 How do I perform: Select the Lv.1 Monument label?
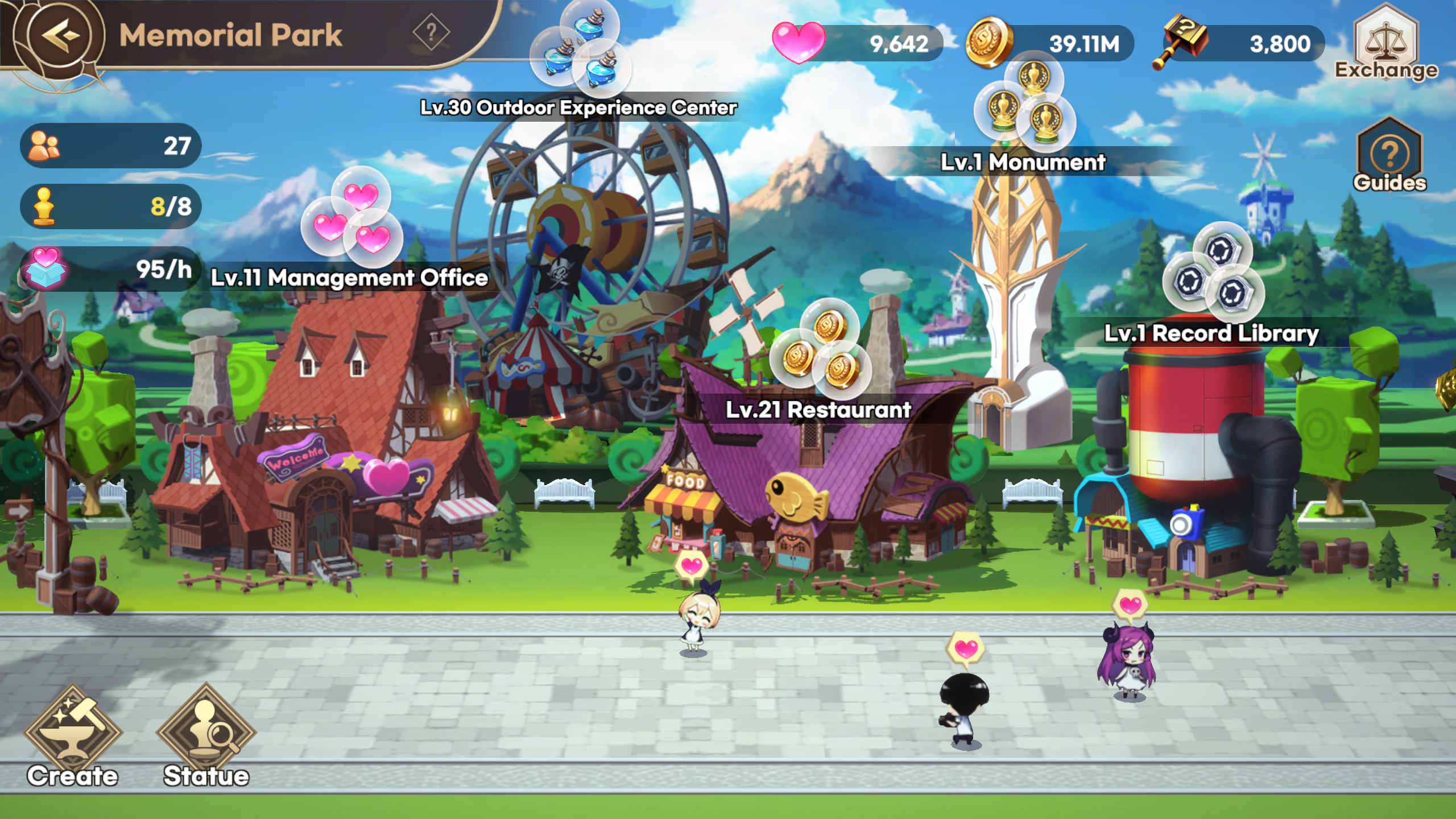[x=1023, y=163]
